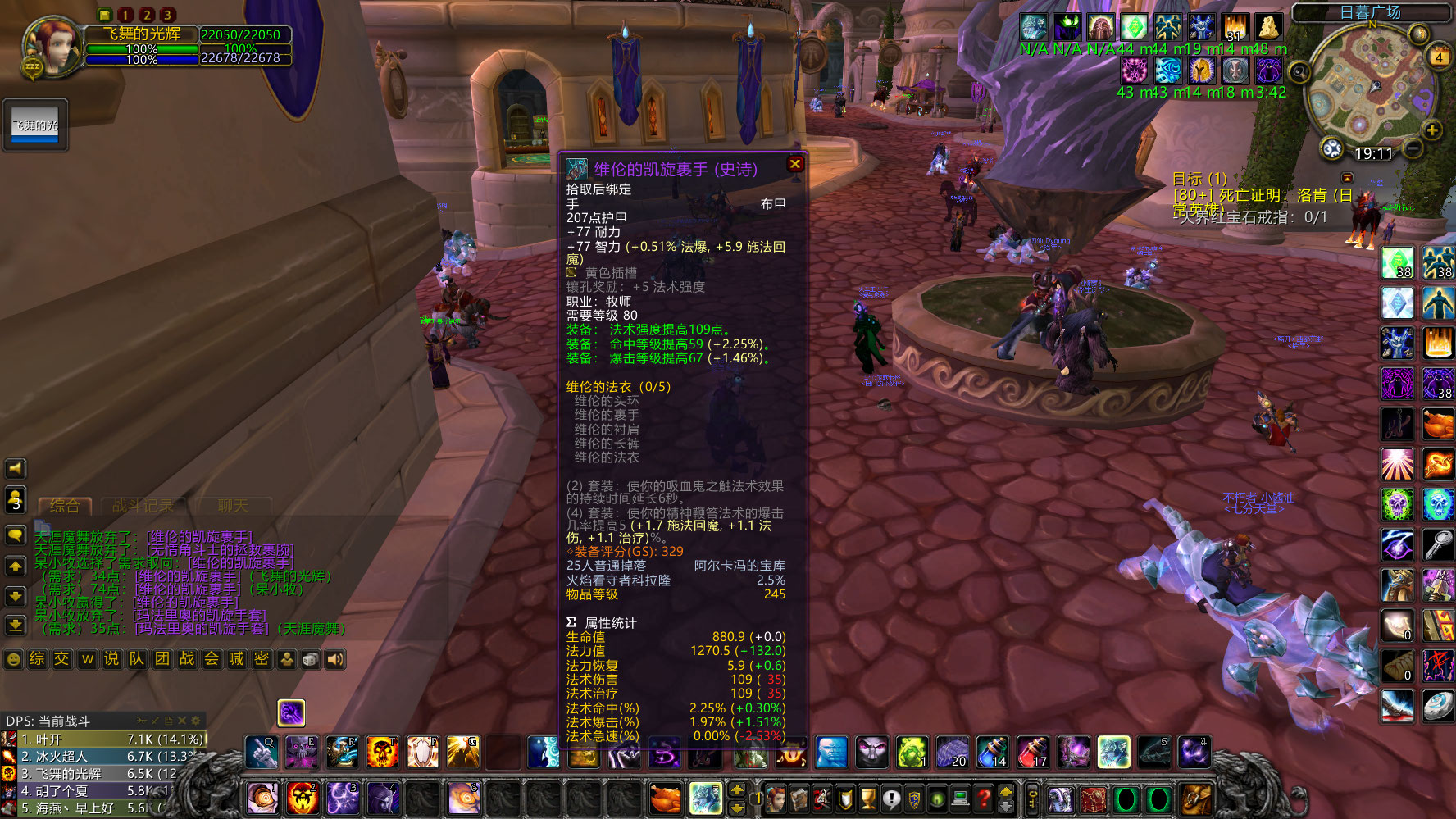Screen dimensions: 1456x819
Task: Open the emote menu via smiley chat button
Action: click(x=12, y=659)
